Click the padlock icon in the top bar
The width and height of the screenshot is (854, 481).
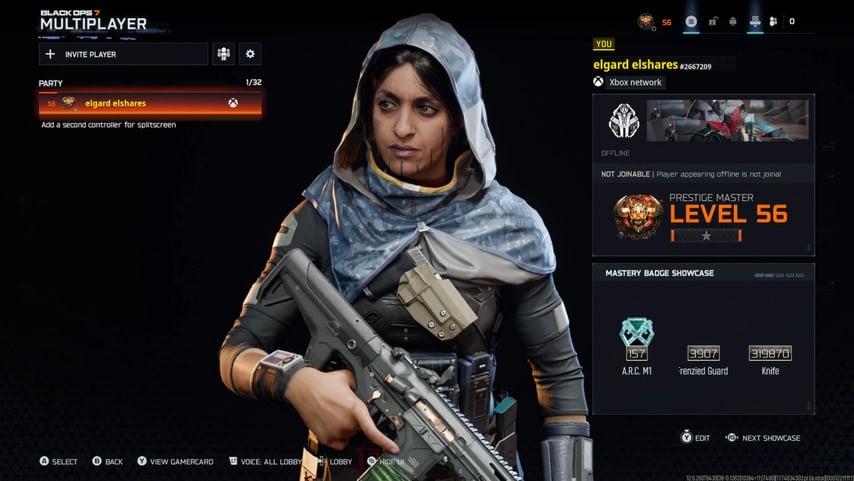[x=713, y=21]
